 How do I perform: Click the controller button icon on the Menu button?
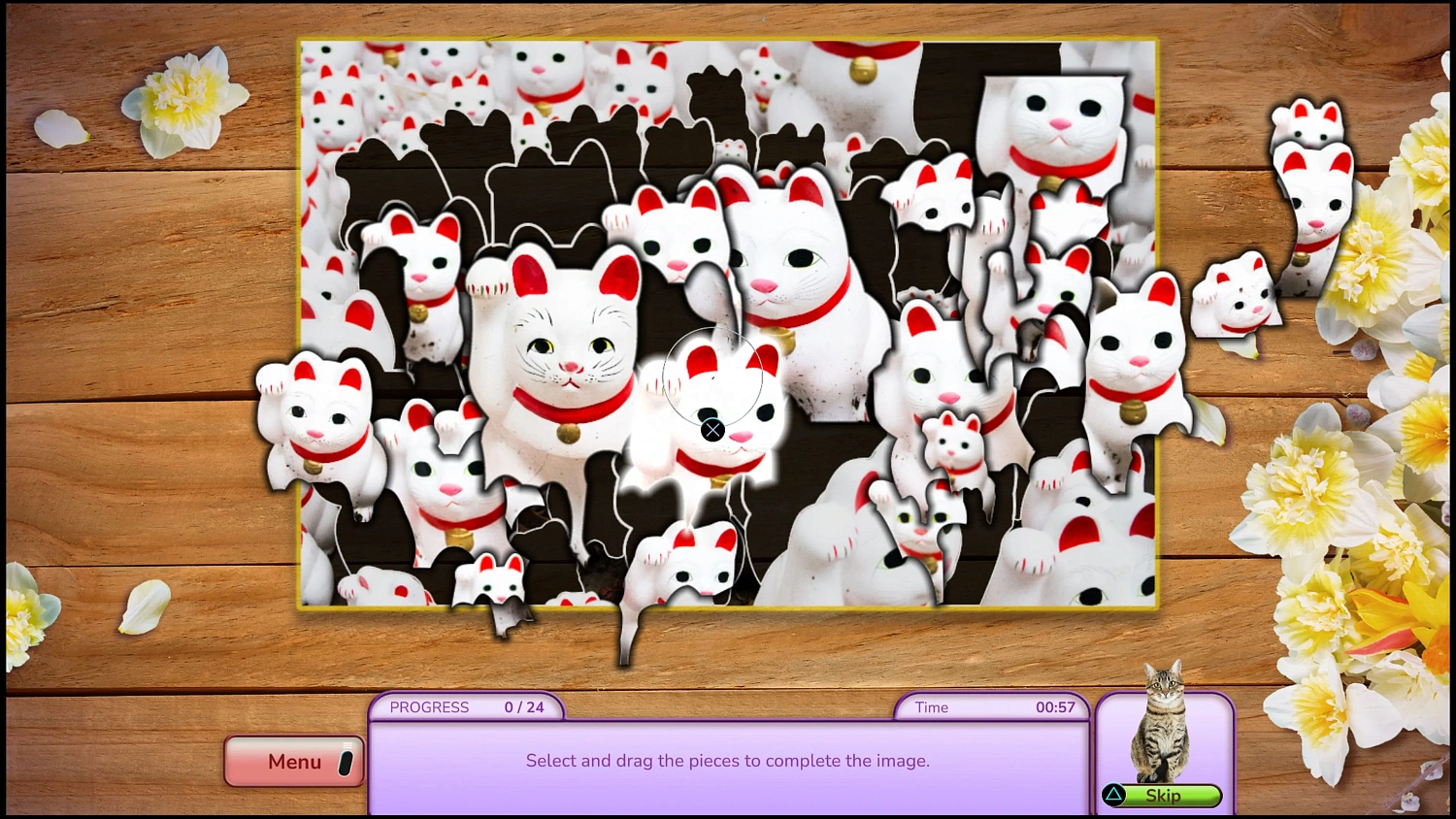[345, 762]
